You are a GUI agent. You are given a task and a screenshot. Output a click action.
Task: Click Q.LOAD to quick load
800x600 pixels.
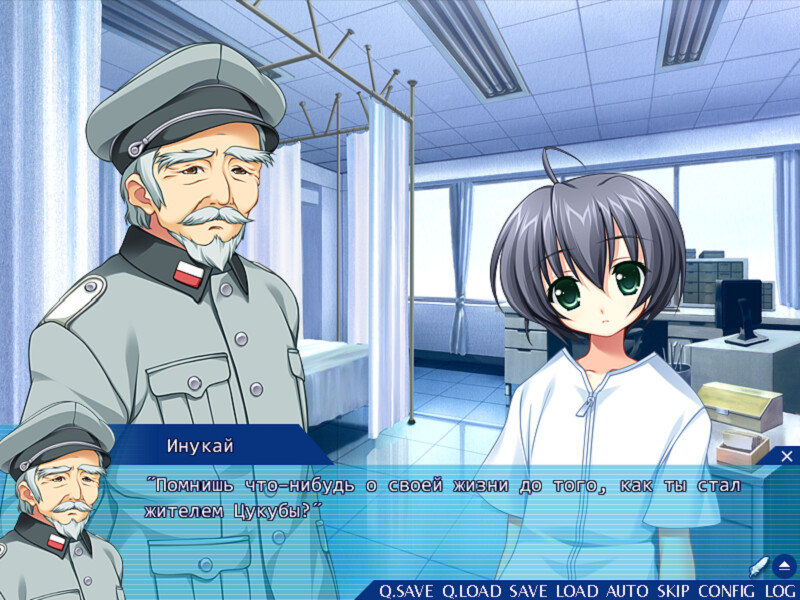point(472,591)
